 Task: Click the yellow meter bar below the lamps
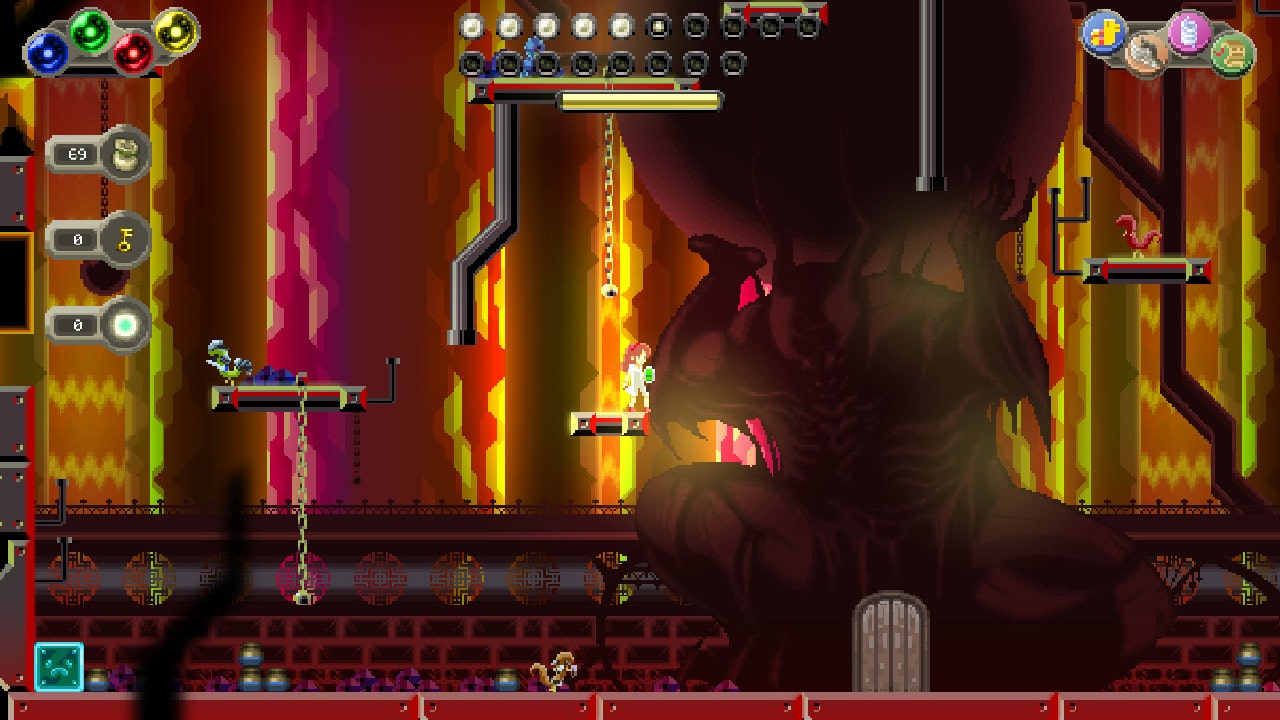pos(640,100)
